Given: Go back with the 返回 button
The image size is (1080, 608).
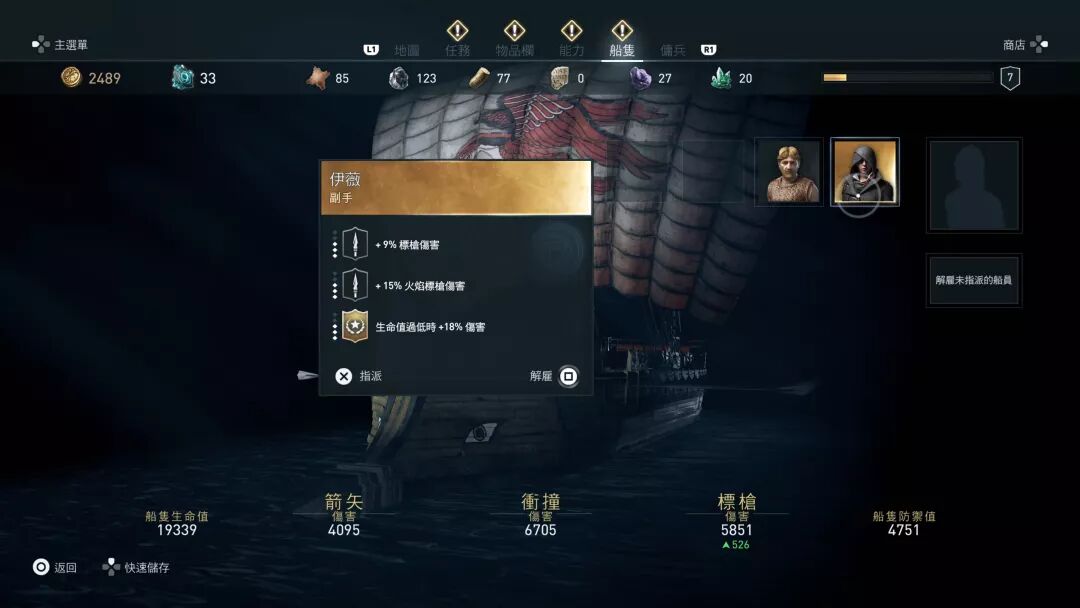Looking at the screenshot, I should [54, 567].
